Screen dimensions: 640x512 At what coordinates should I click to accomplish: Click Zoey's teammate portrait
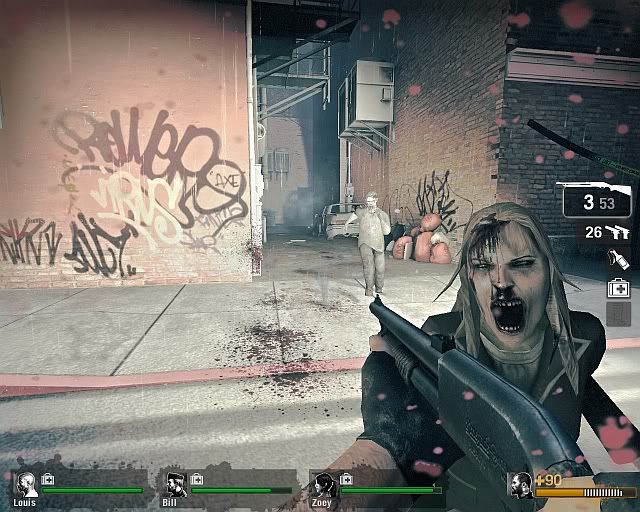(x=324, y=484)
